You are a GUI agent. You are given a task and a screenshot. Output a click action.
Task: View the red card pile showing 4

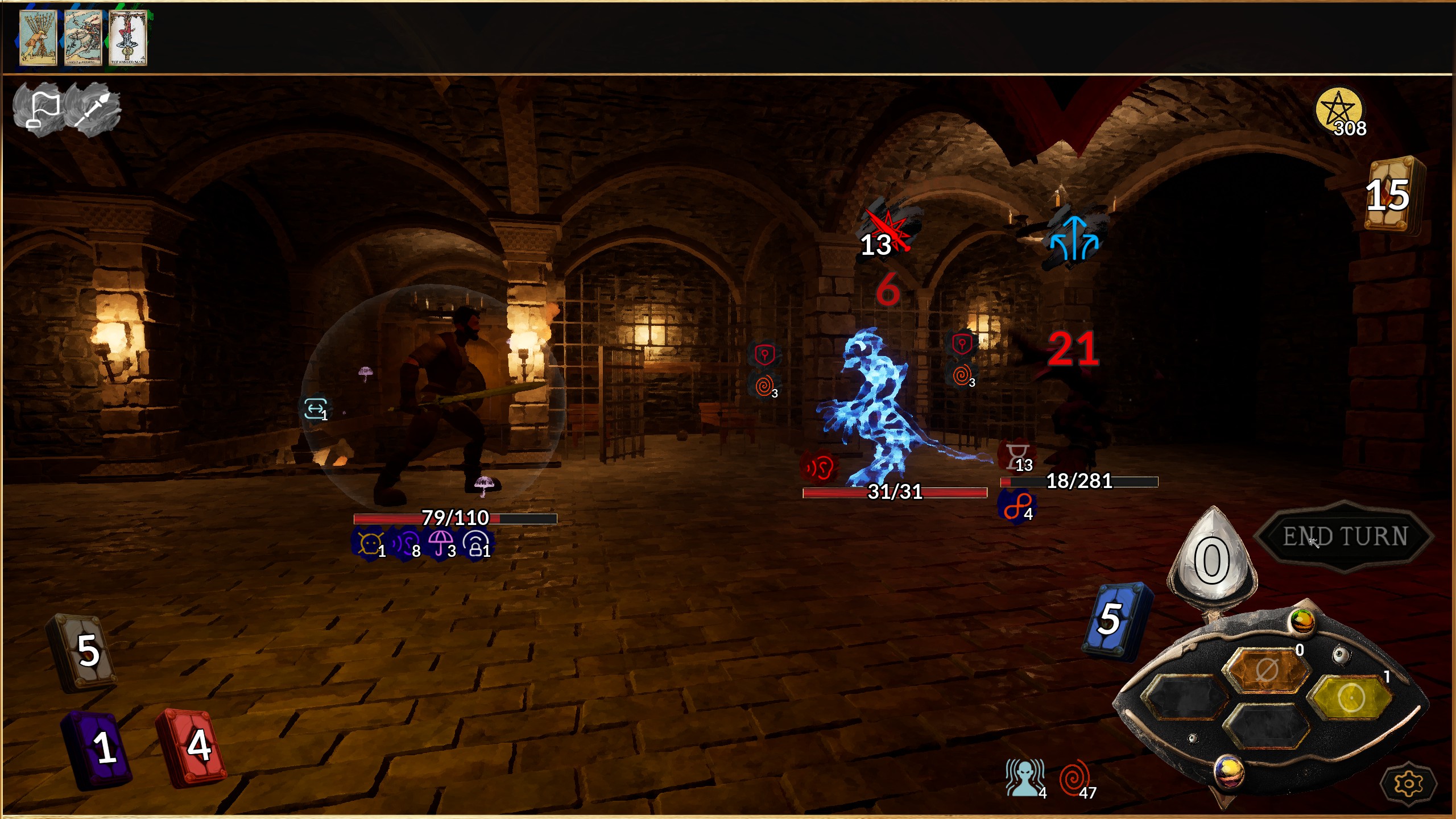192,746
